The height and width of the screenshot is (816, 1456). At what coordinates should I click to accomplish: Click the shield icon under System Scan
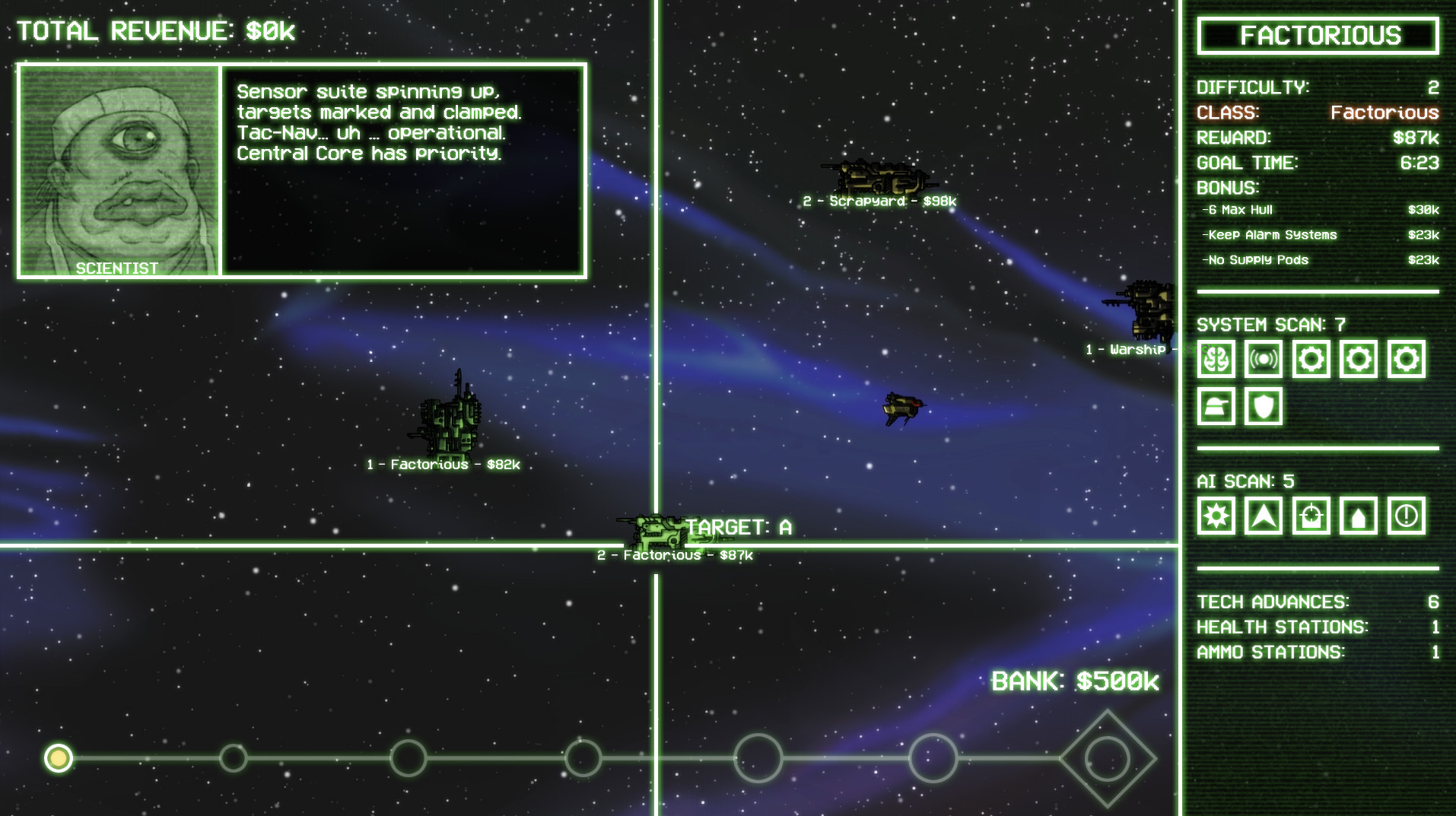[1264, 406]
